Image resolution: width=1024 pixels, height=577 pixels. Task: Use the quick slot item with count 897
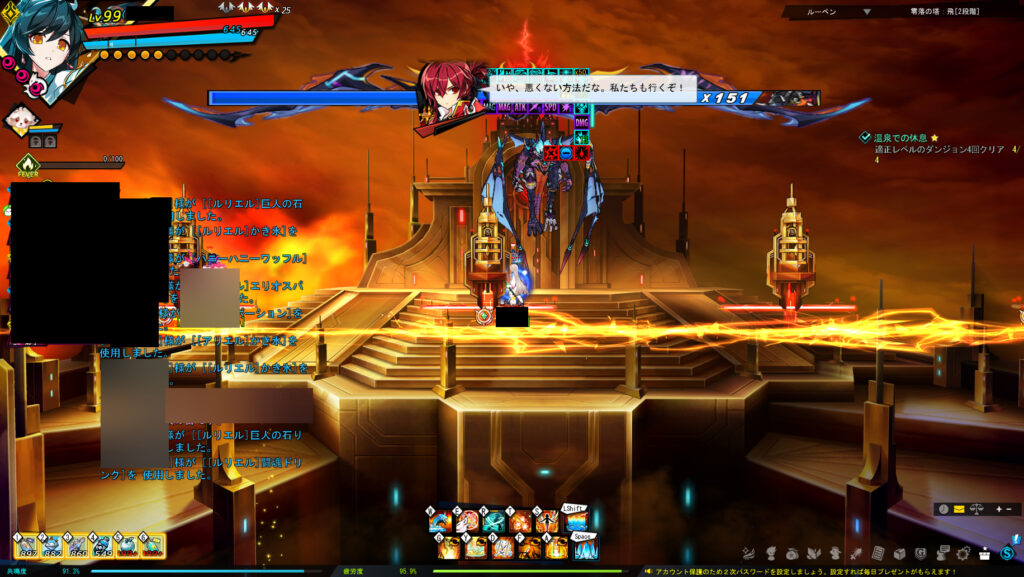pyautogui.click(x=27, y=546)
